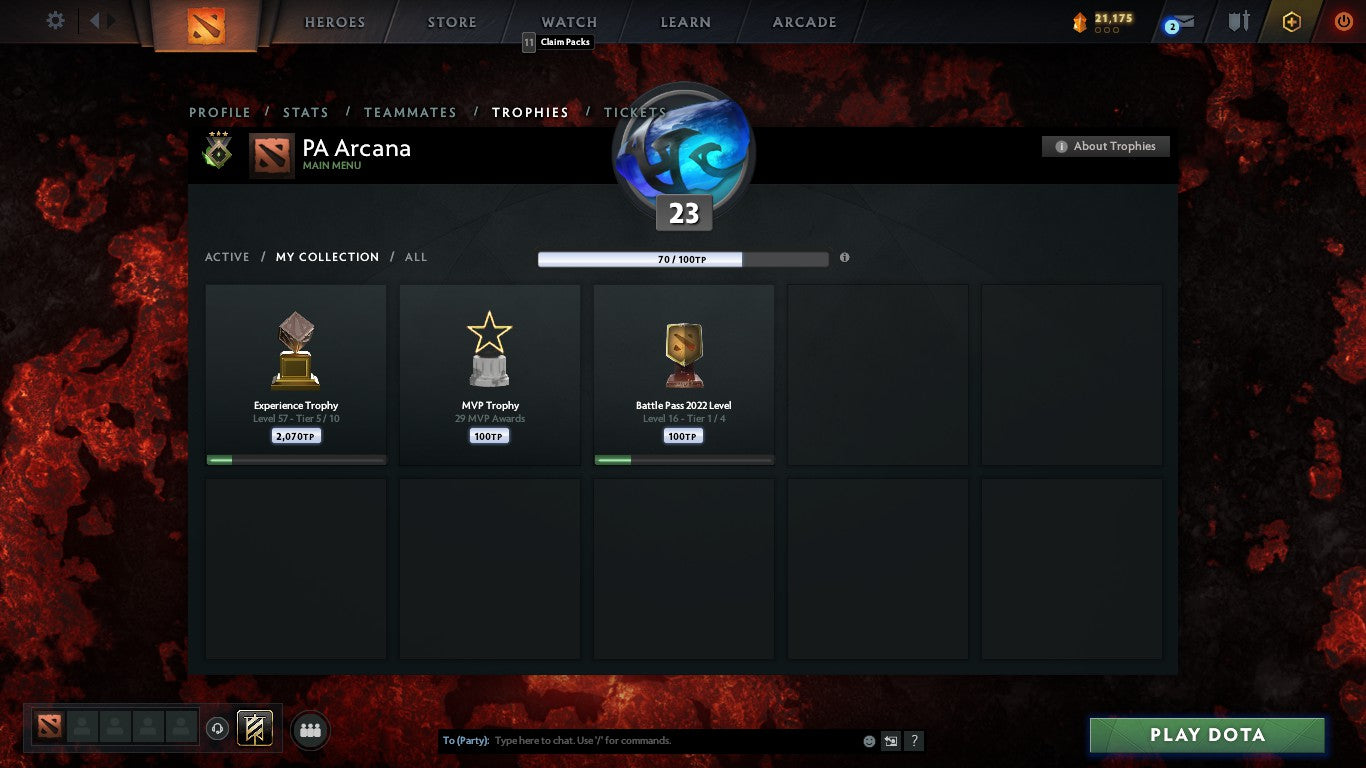Image resolution: width=1366 pixels, height=768 pixels.
Task: Click the About Trophies info button
Action: (1105, 146)
